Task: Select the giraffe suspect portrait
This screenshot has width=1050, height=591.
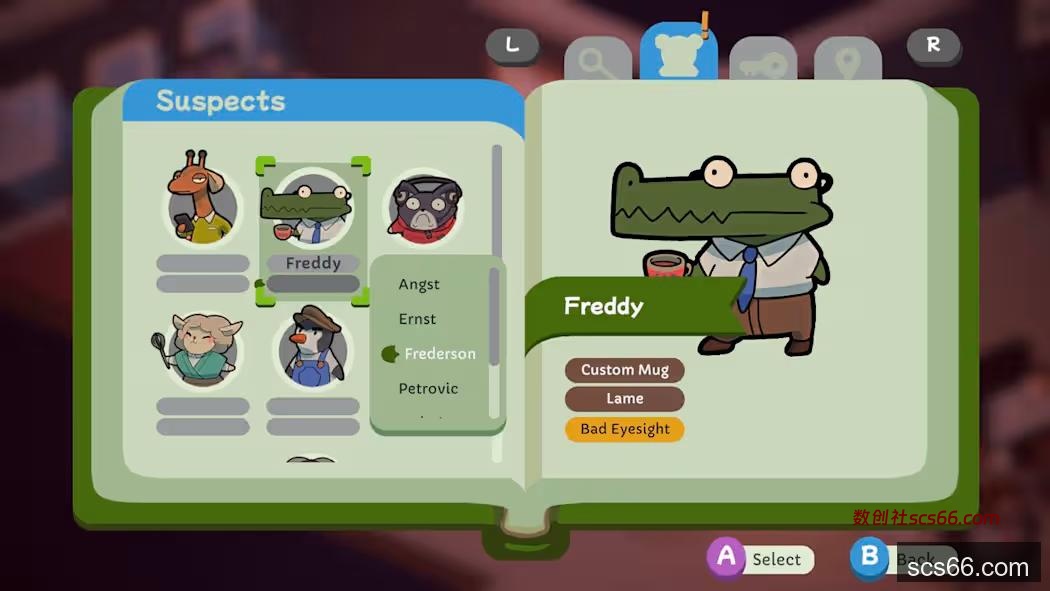Action: coord(202,205)
